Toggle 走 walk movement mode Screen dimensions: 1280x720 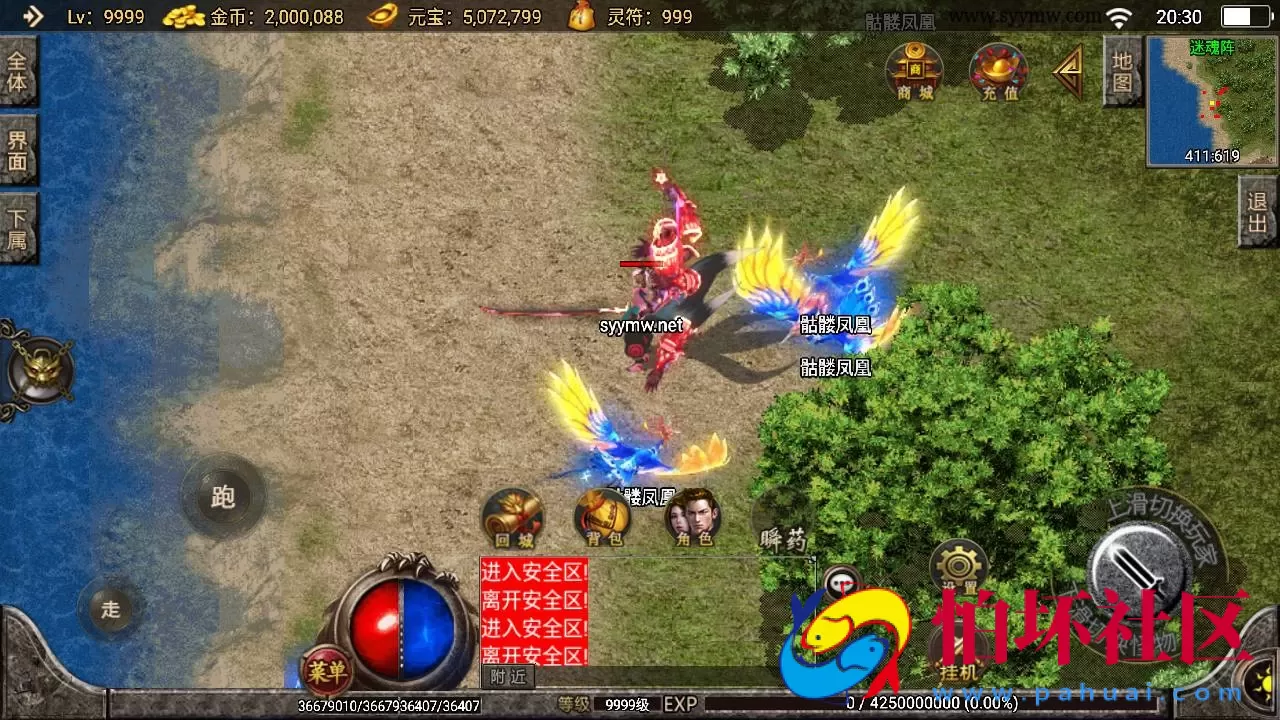tap(111, 611)
